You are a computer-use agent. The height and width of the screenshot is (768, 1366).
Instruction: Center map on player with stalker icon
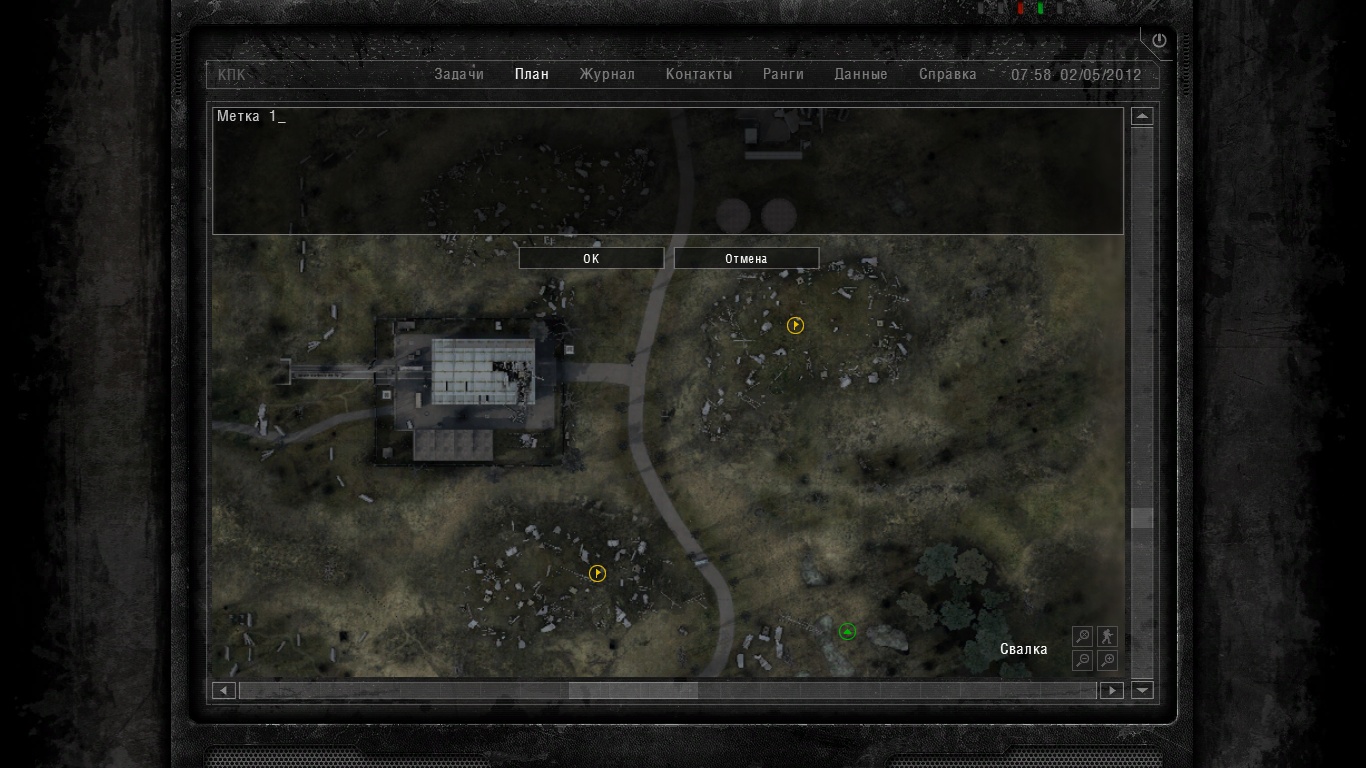1107,636
